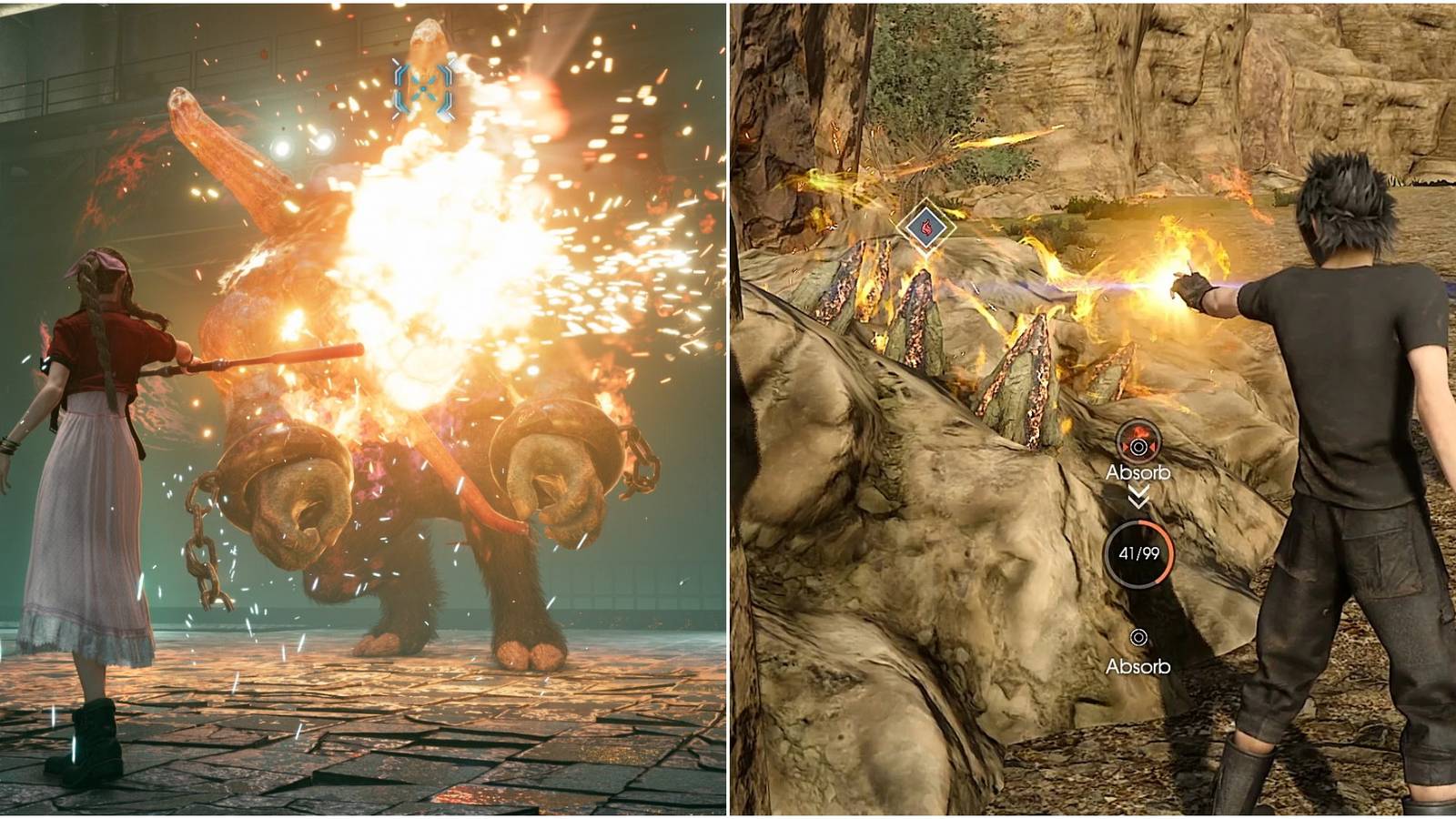This screenshot has height=819, width=1456.
Task: Expand the right bracket of the target reticle
Action: coord(448,88)
